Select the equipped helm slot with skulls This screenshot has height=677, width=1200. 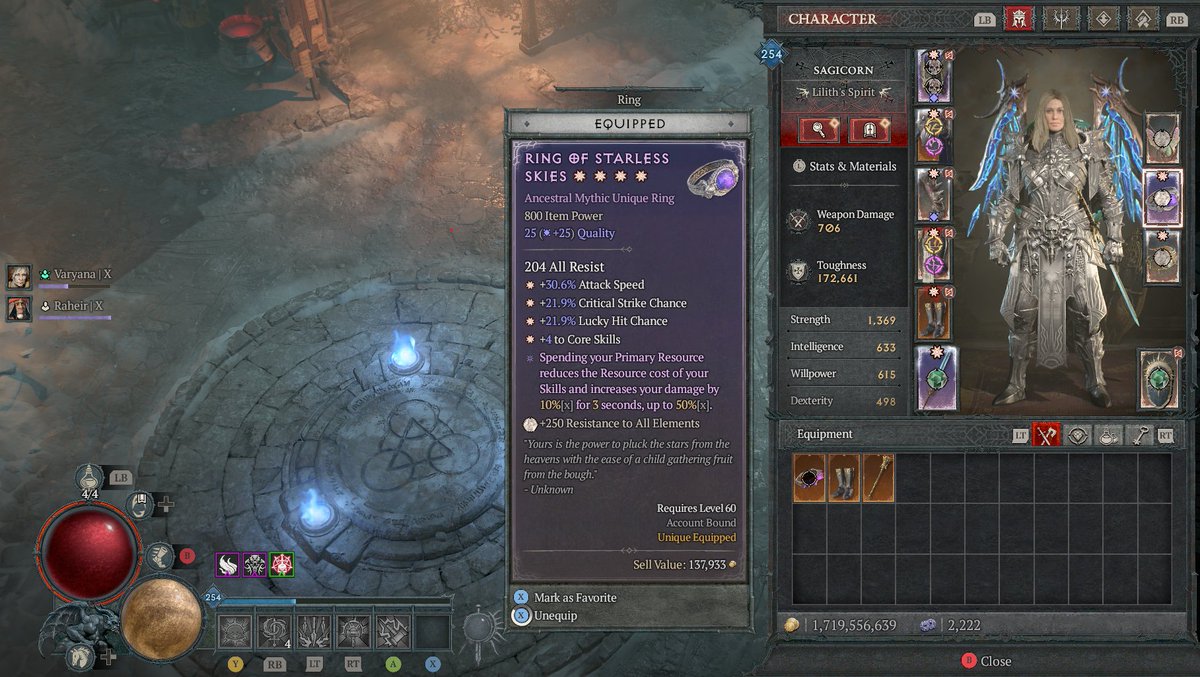(935, 76)
